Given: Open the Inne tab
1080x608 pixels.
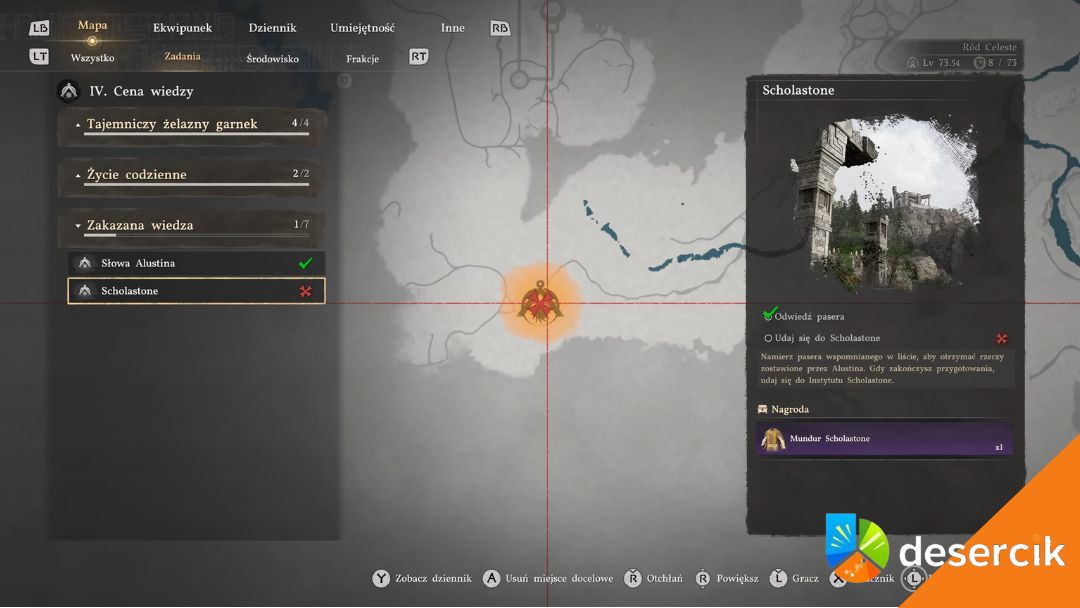Looking at the screenshot, I should 453,28.
